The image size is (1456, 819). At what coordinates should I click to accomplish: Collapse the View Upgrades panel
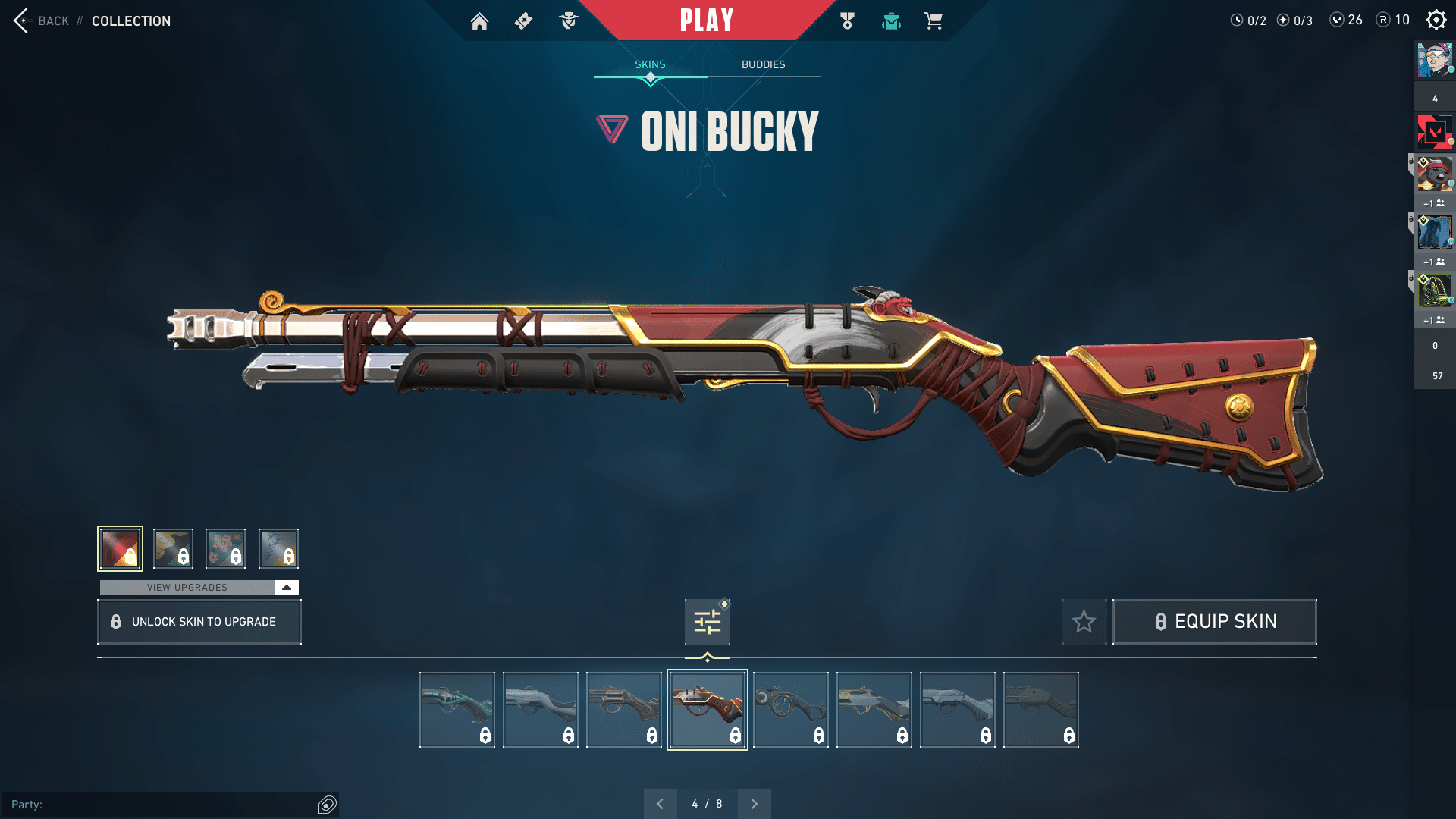286,587
